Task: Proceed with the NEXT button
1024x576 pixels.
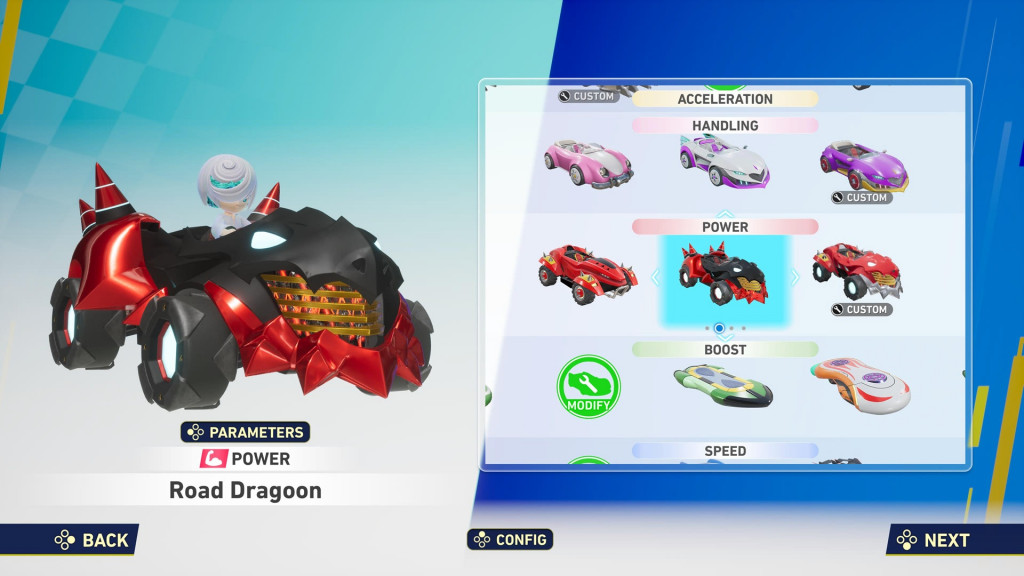Action: [x=933, y=540]
